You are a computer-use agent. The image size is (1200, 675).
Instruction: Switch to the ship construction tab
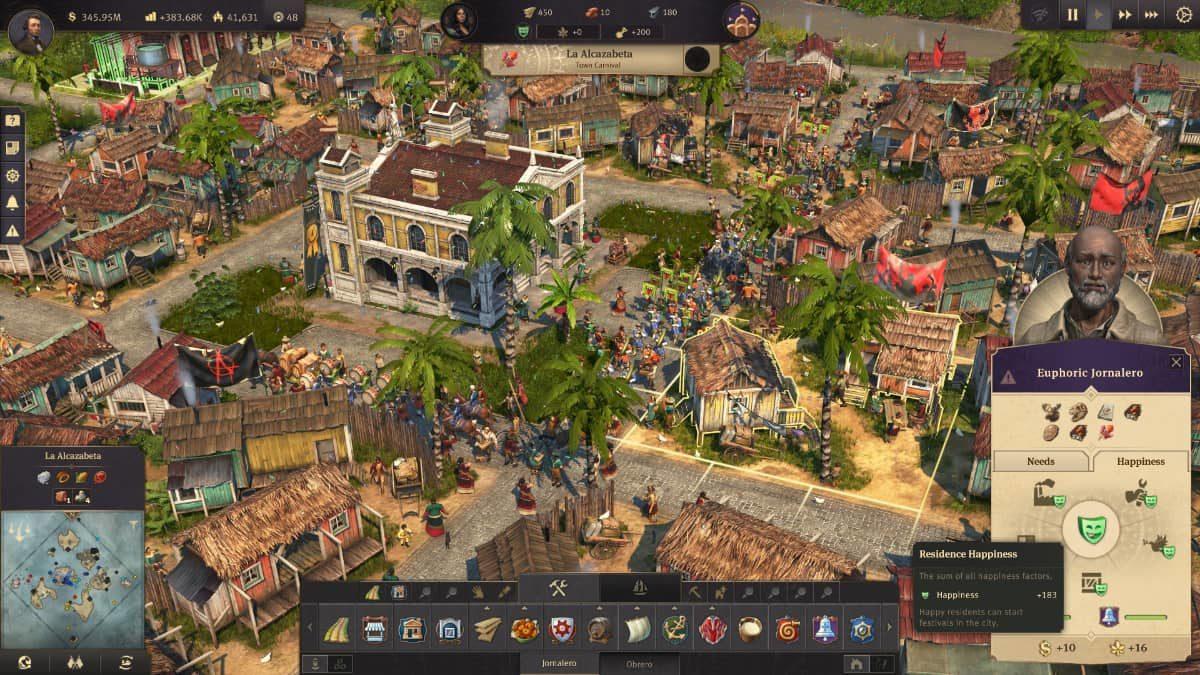click(641, 589)
